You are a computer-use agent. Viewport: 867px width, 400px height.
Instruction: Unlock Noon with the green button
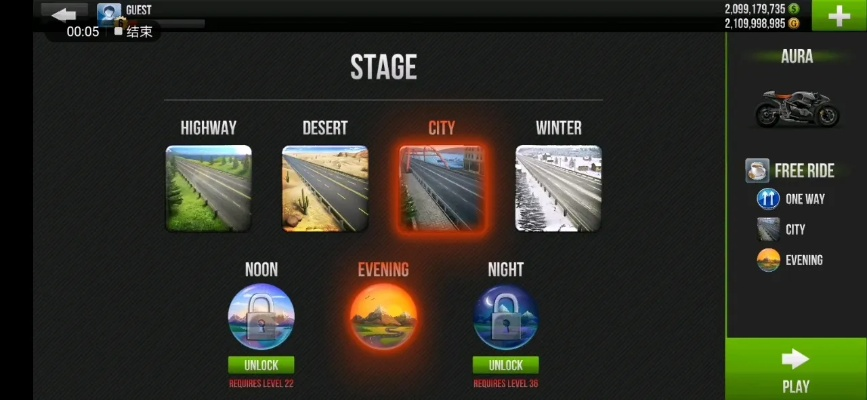click(261, 365)
